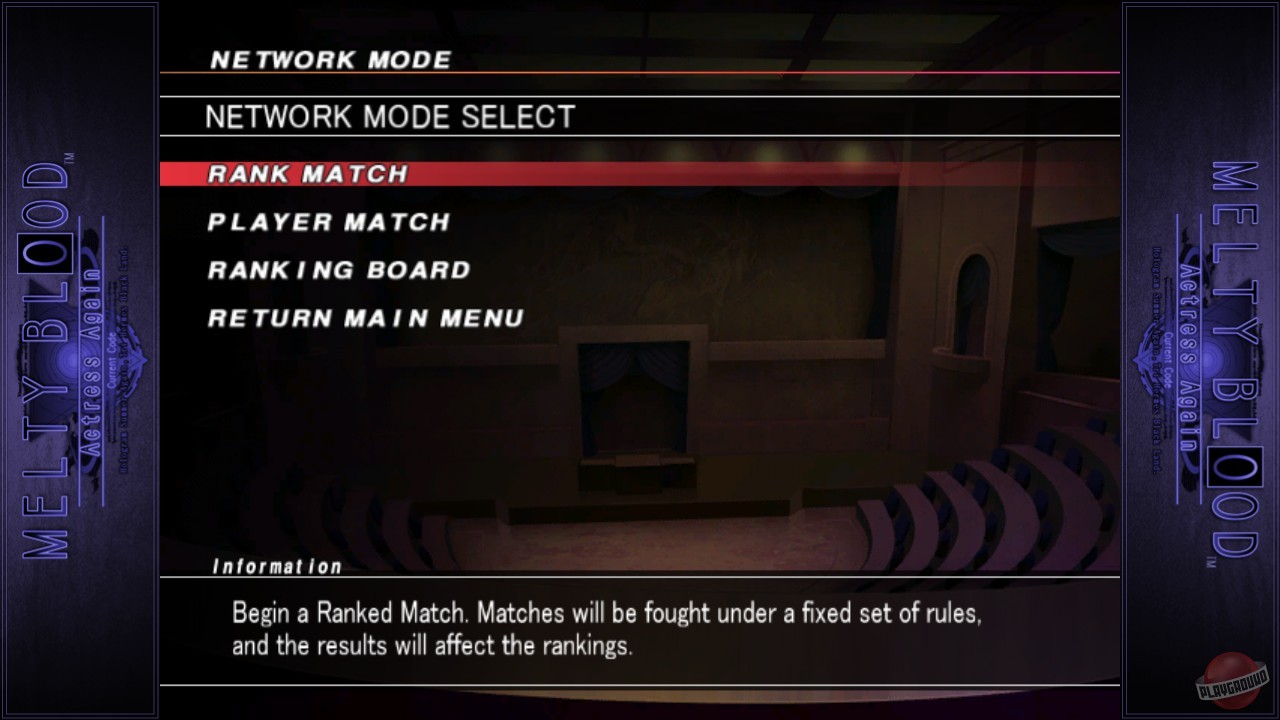Click the Information panel label
Viewport: 1280px width, 720px height.
278,565
